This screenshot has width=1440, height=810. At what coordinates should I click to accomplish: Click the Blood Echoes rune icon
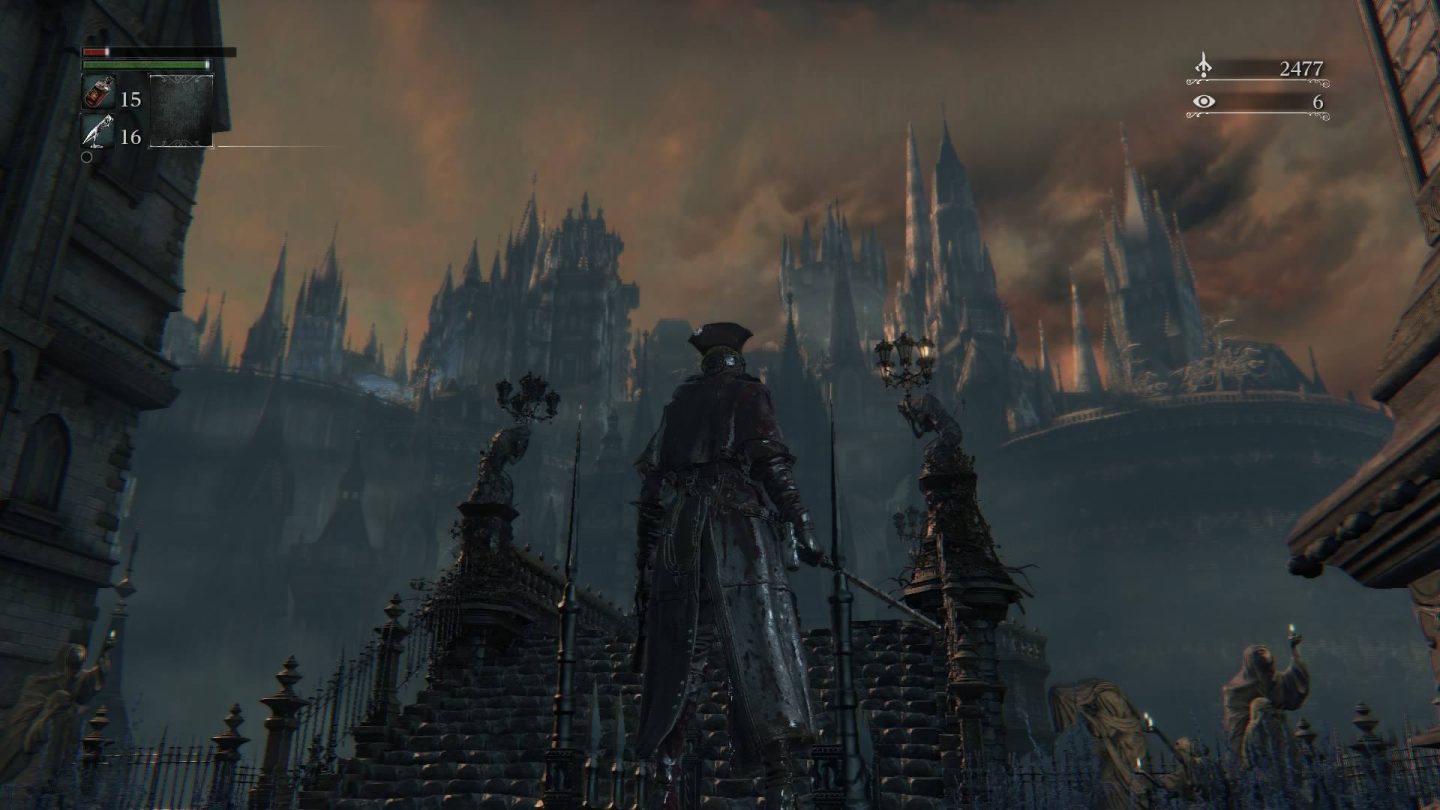pyautogui.click(x=1203, y=64)
